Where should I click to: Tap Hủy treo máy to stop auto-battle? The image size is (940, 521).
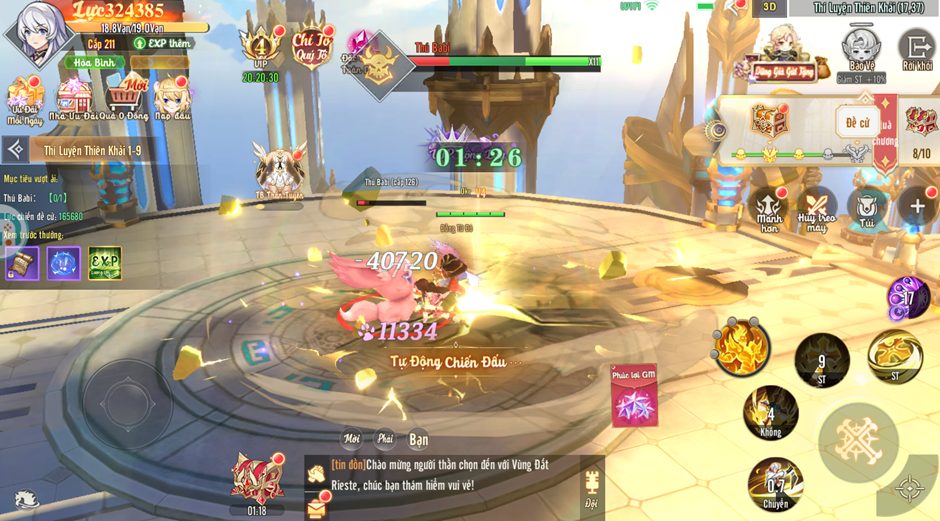pyautogui.click(x=816, y=207)
